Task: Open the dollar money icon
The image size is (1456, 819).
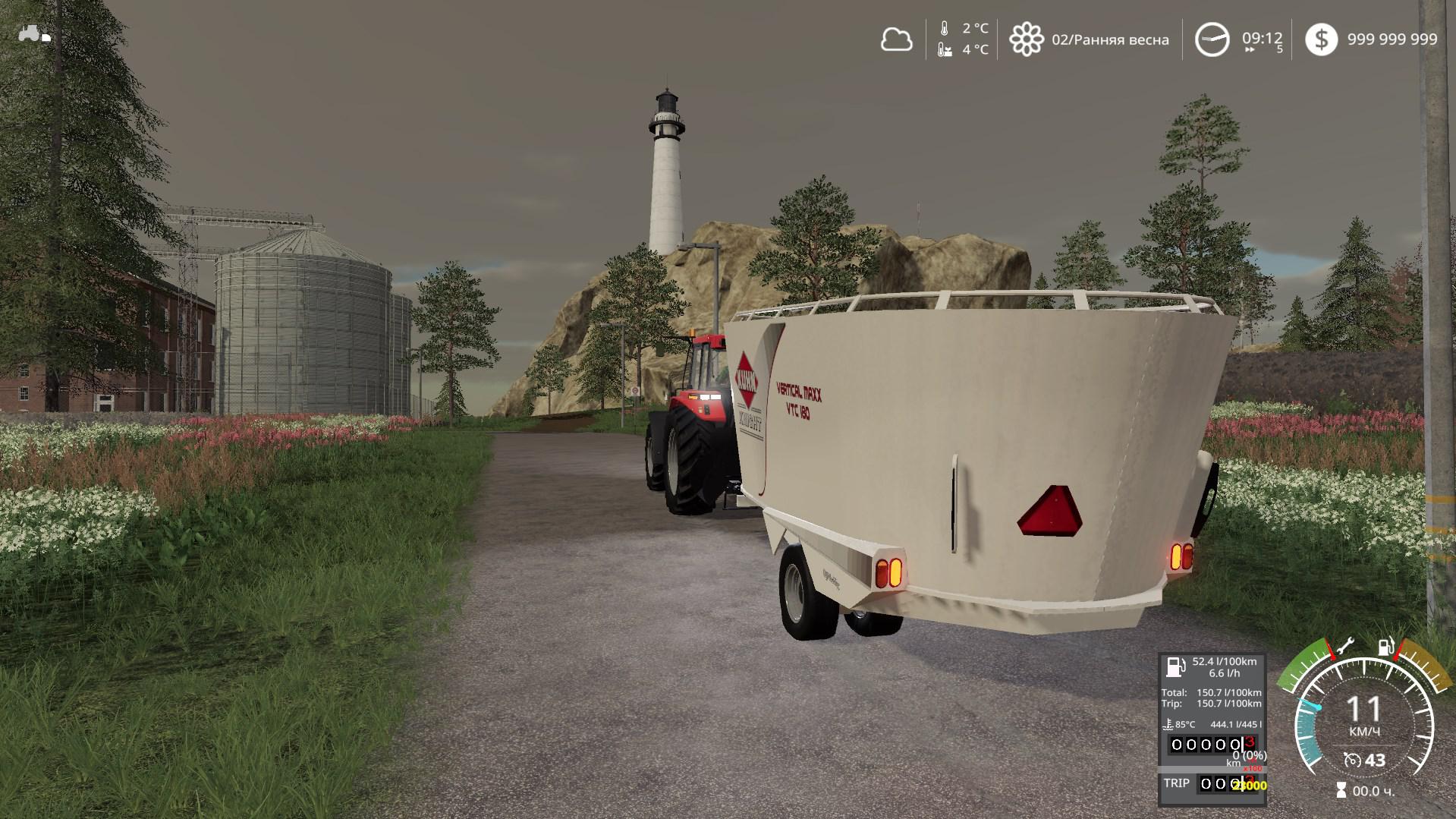Action: [1321, 39]
